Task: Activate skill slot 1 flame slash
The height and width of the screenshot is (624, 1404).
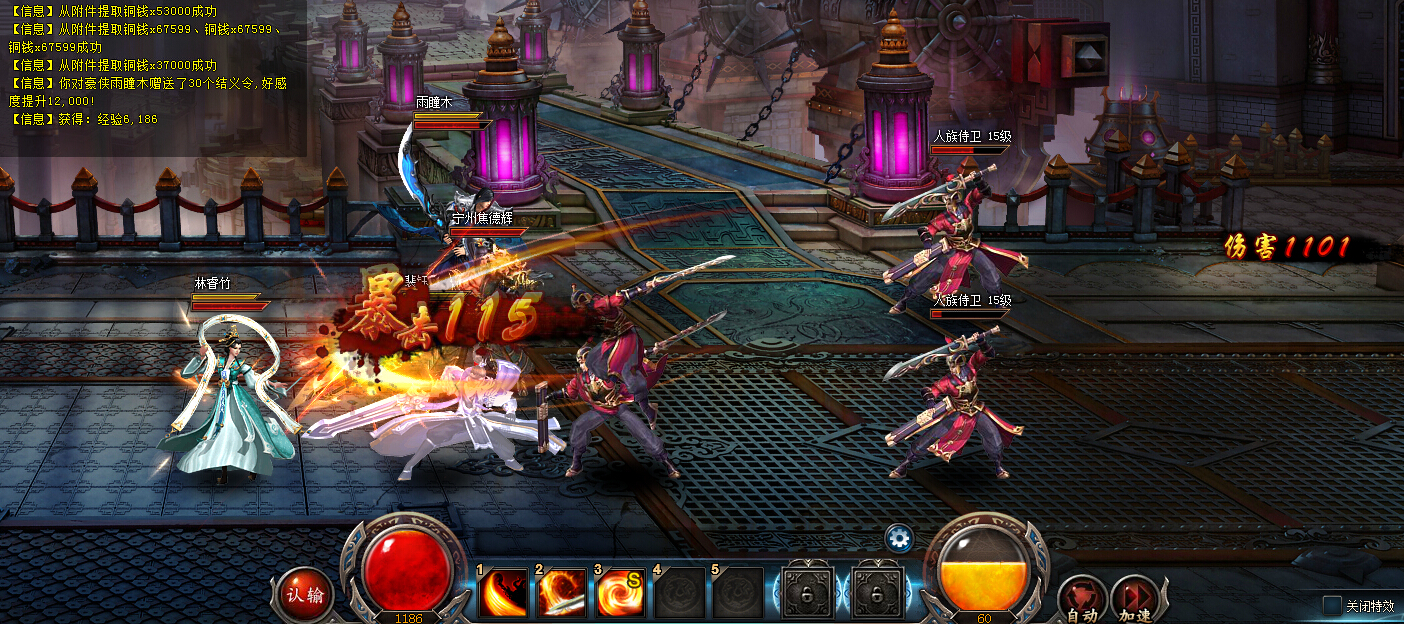Action: point(503,594)
